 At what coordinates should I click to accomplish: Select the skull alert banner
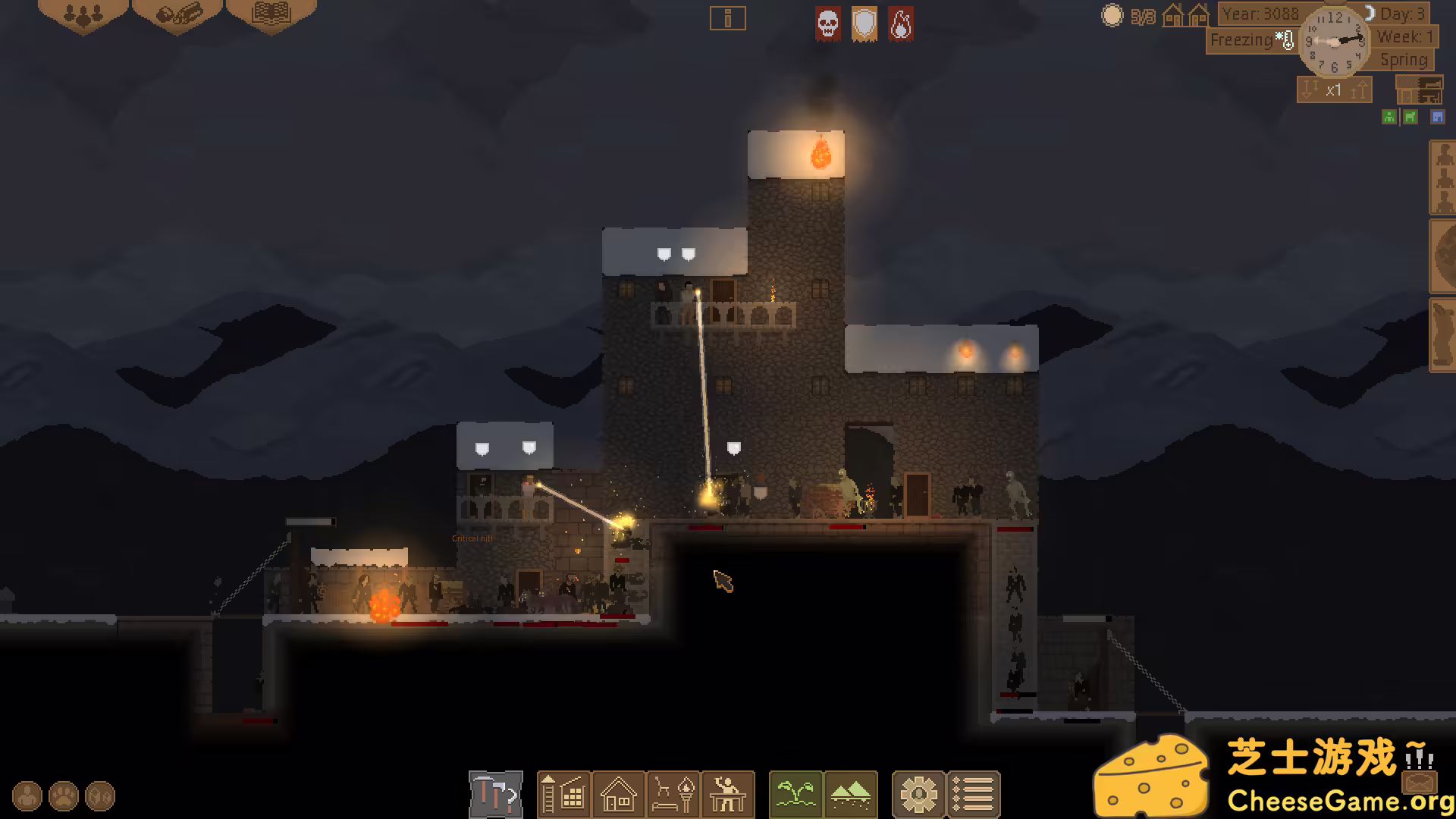pos(827,24)
